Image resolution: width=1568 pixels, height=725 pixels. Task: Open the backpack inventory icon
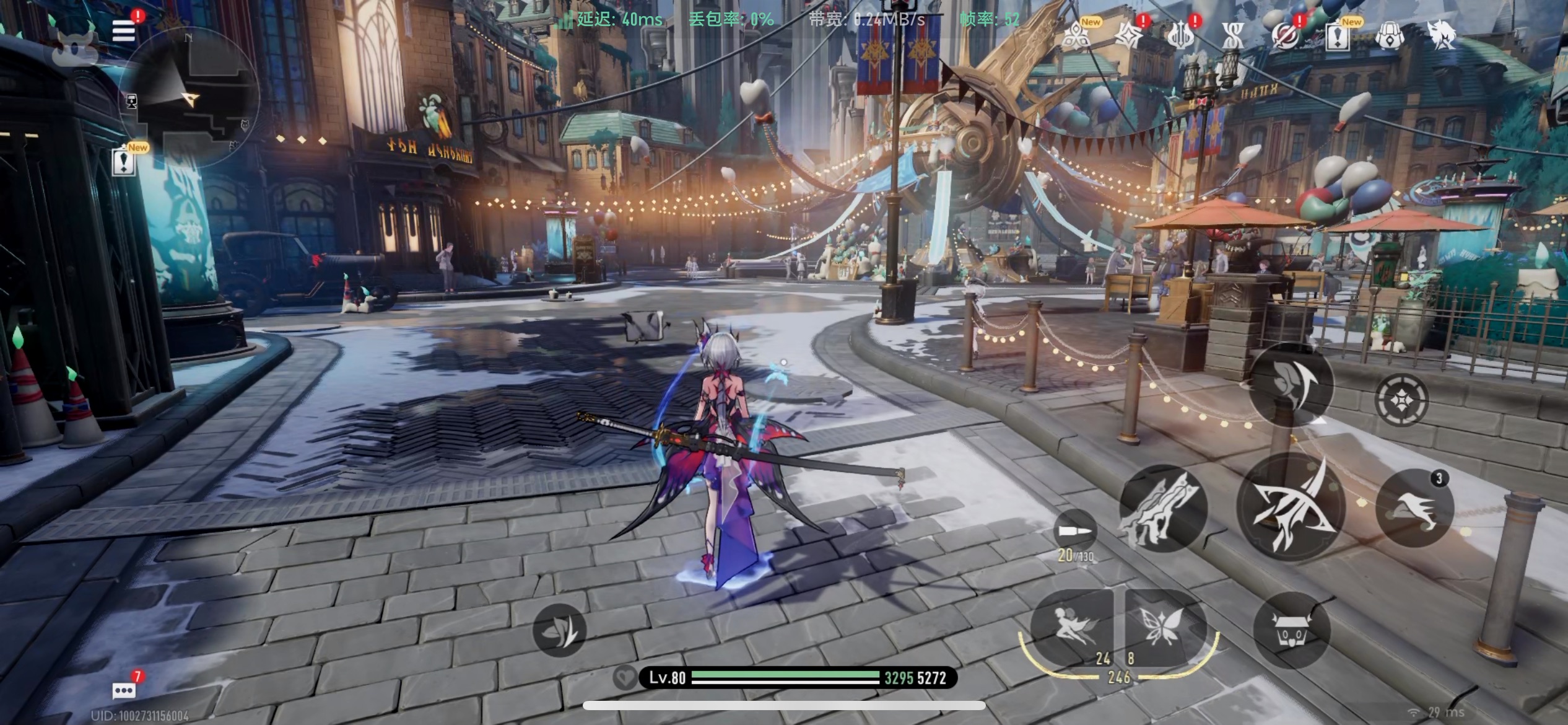pyautogui.click(x=1390, y=37)
